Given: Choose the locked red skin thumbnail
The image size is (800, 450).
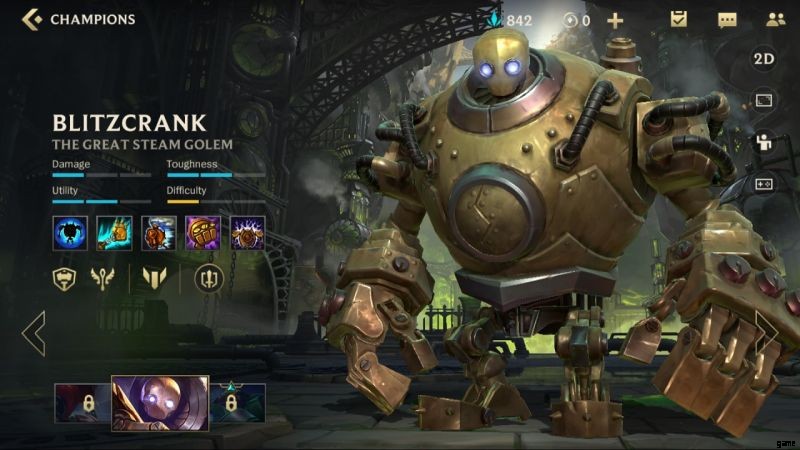Looking at the screenshot, I should pyautogui.click(x=82, y=403).
